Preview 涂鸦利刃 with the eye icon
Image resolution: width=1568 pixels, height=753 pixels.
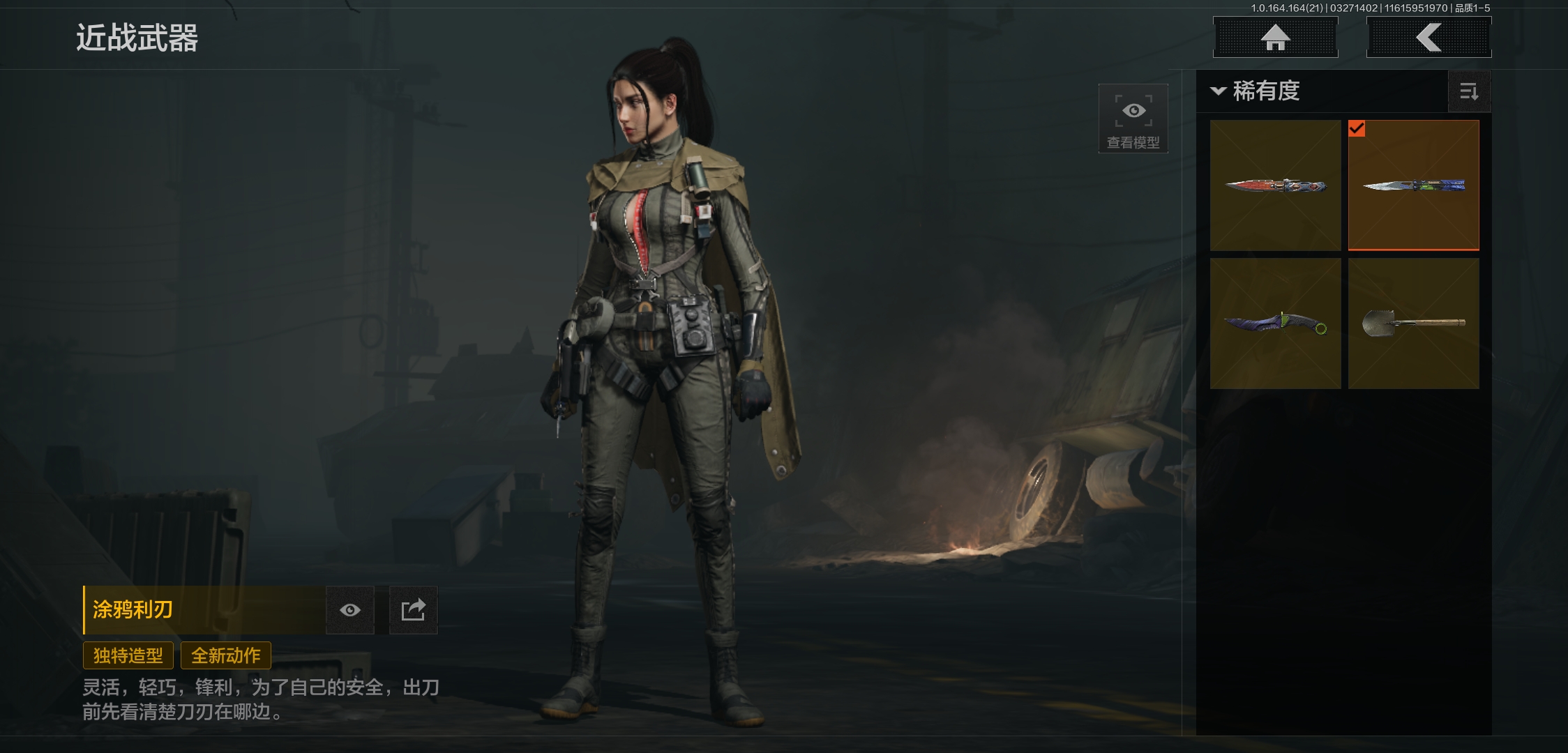coord(350,611)
